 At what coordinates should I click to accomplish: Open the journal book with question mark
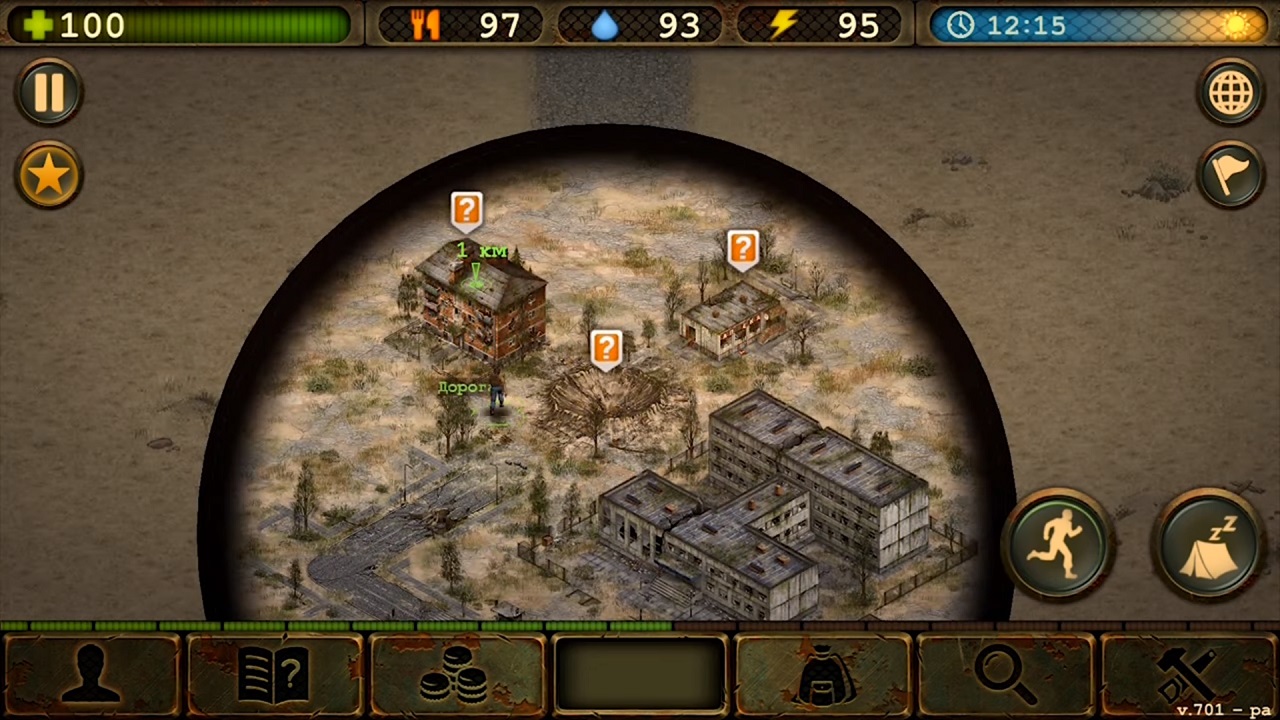274,674
